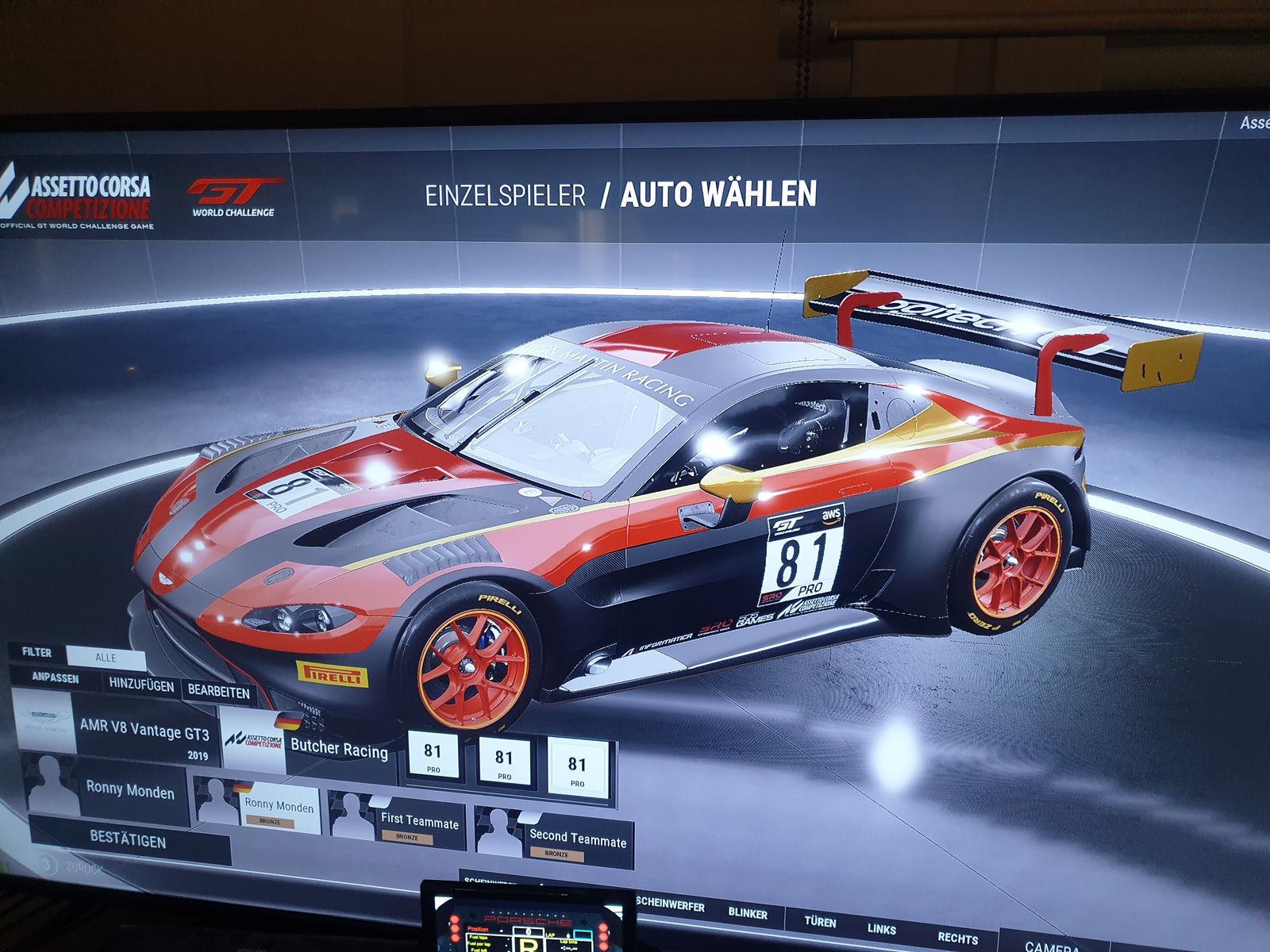Screen dimensions: 1270x952
Task: Toggle the Blinker indicators
Action: (748, 913)
